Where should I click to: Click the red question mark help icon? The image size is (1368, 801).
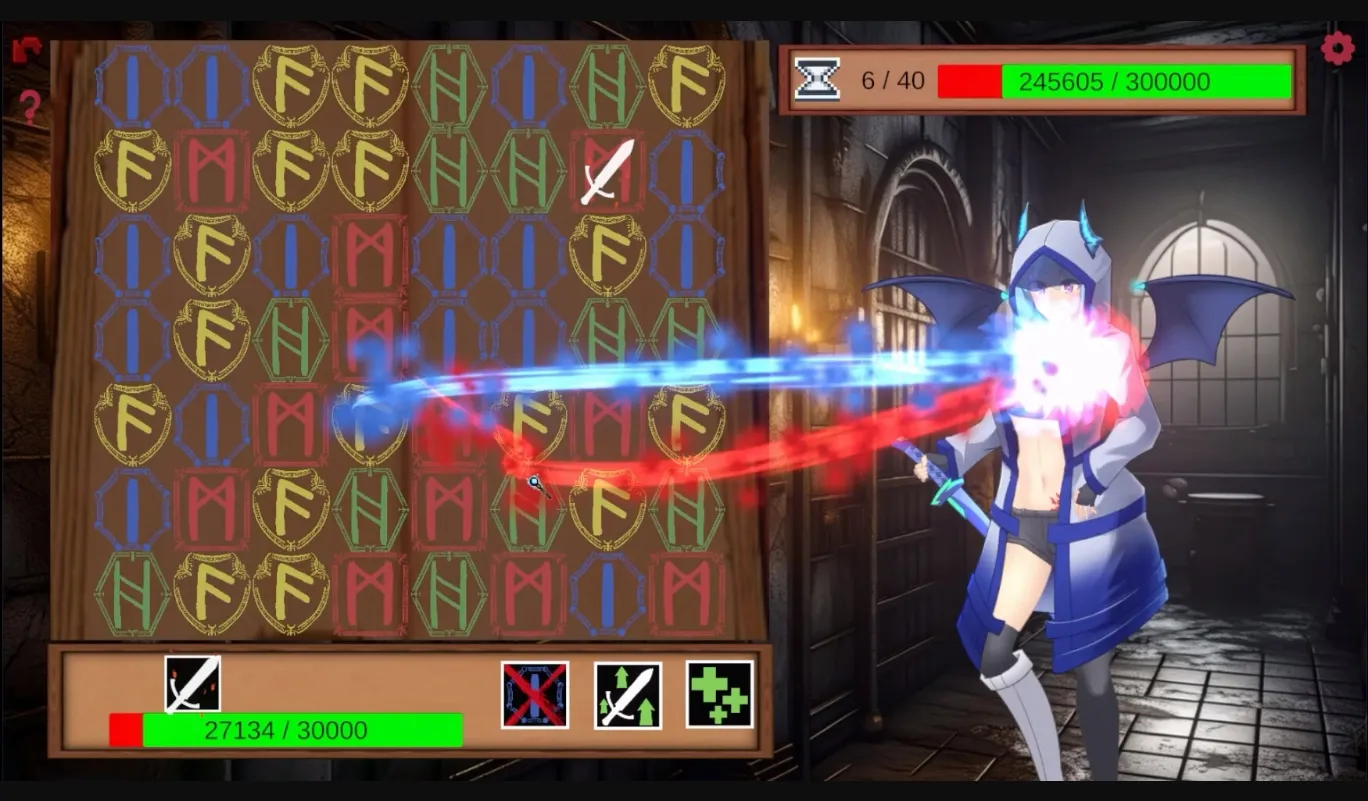[29, 107]
